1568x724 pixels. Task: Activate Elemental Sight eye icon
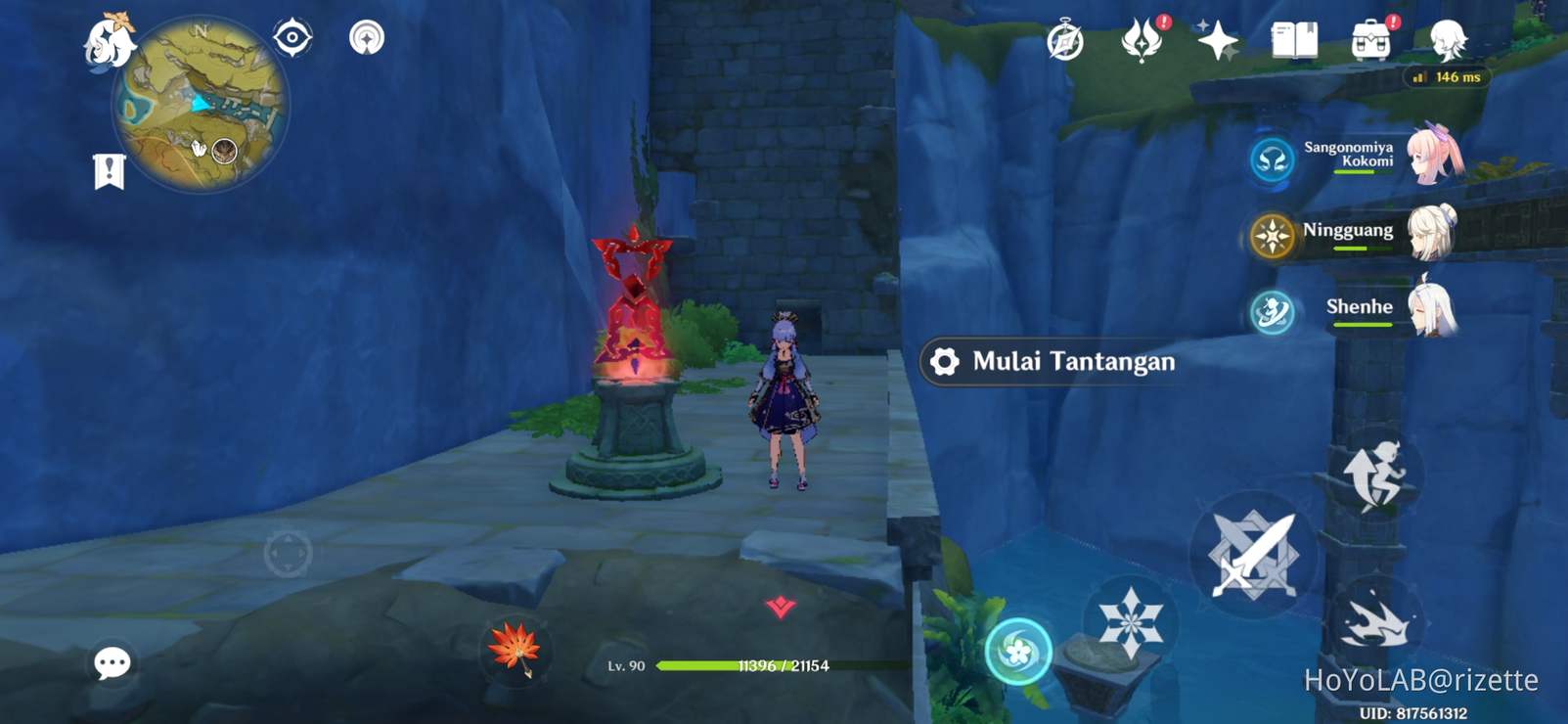coord(291,35)
